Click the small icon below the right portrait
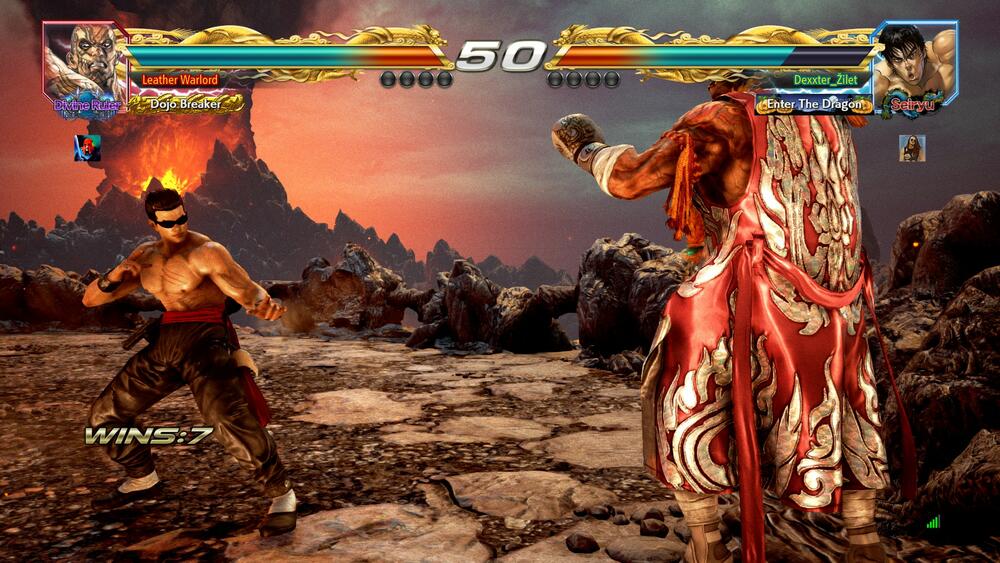 coord(912,148)
